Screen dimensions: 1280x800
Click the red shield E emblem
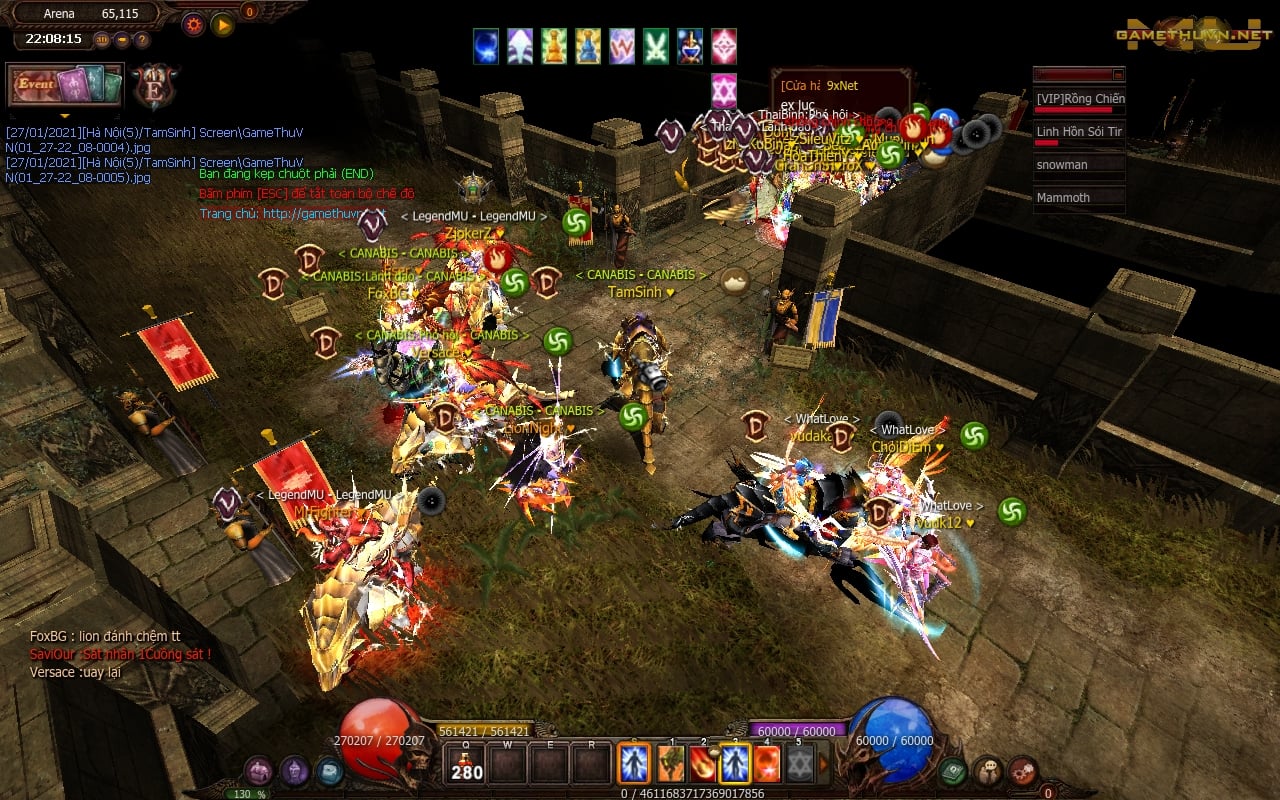point(155,86)
